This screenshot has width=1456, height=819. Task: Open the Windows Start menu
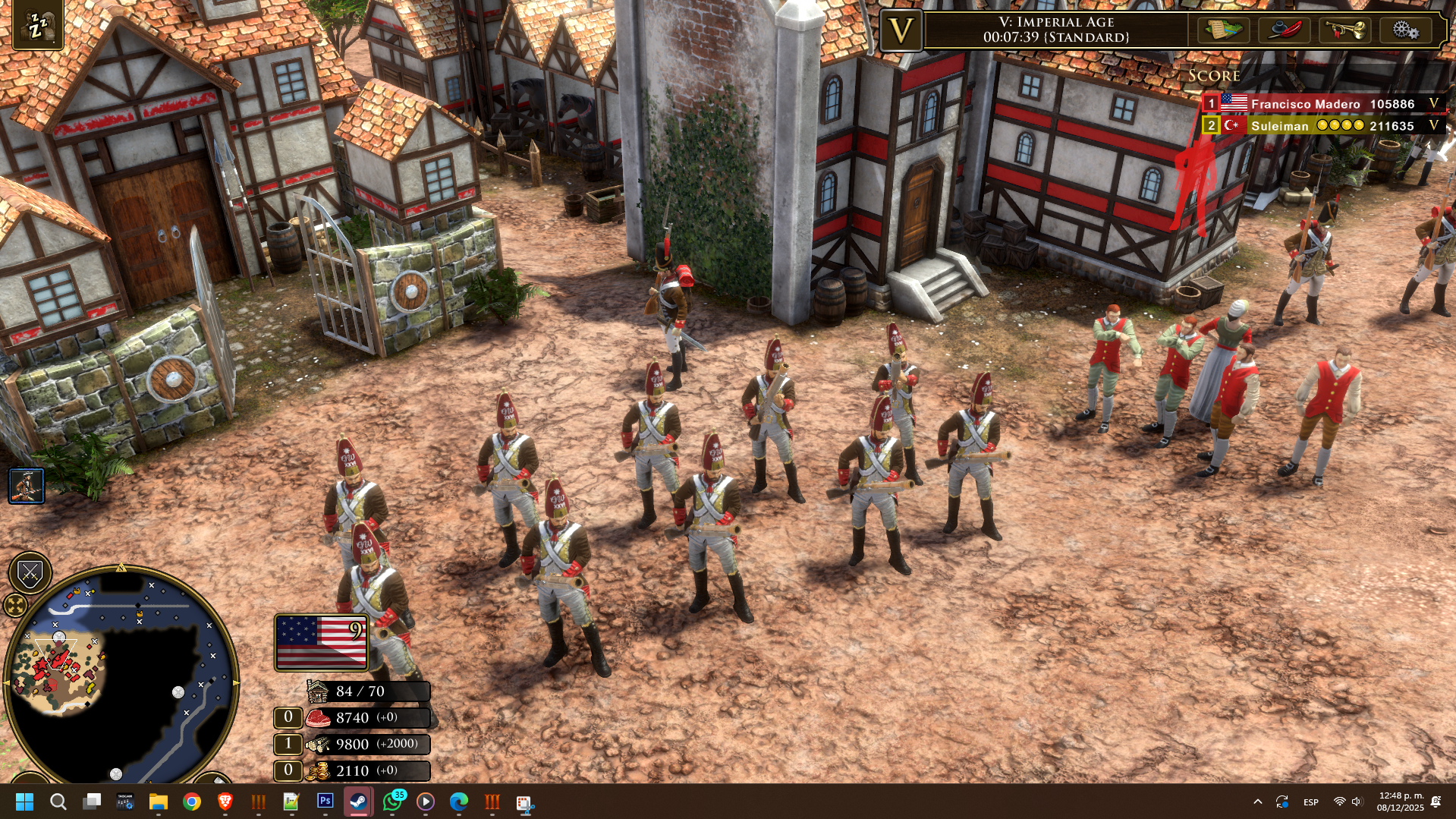click(x=24, y=802)
